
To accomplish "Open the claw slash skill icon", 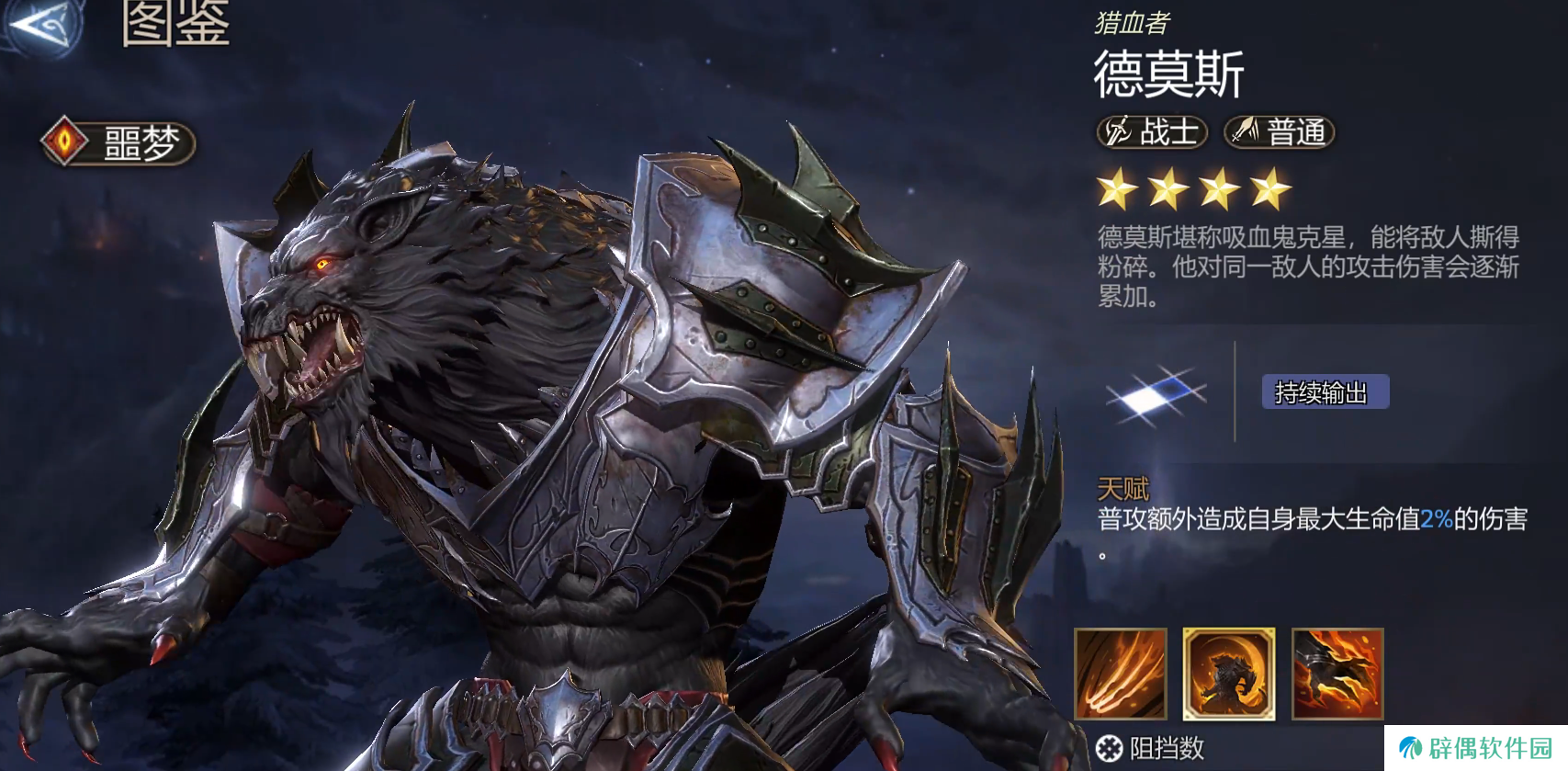I will click(1121, 674).
